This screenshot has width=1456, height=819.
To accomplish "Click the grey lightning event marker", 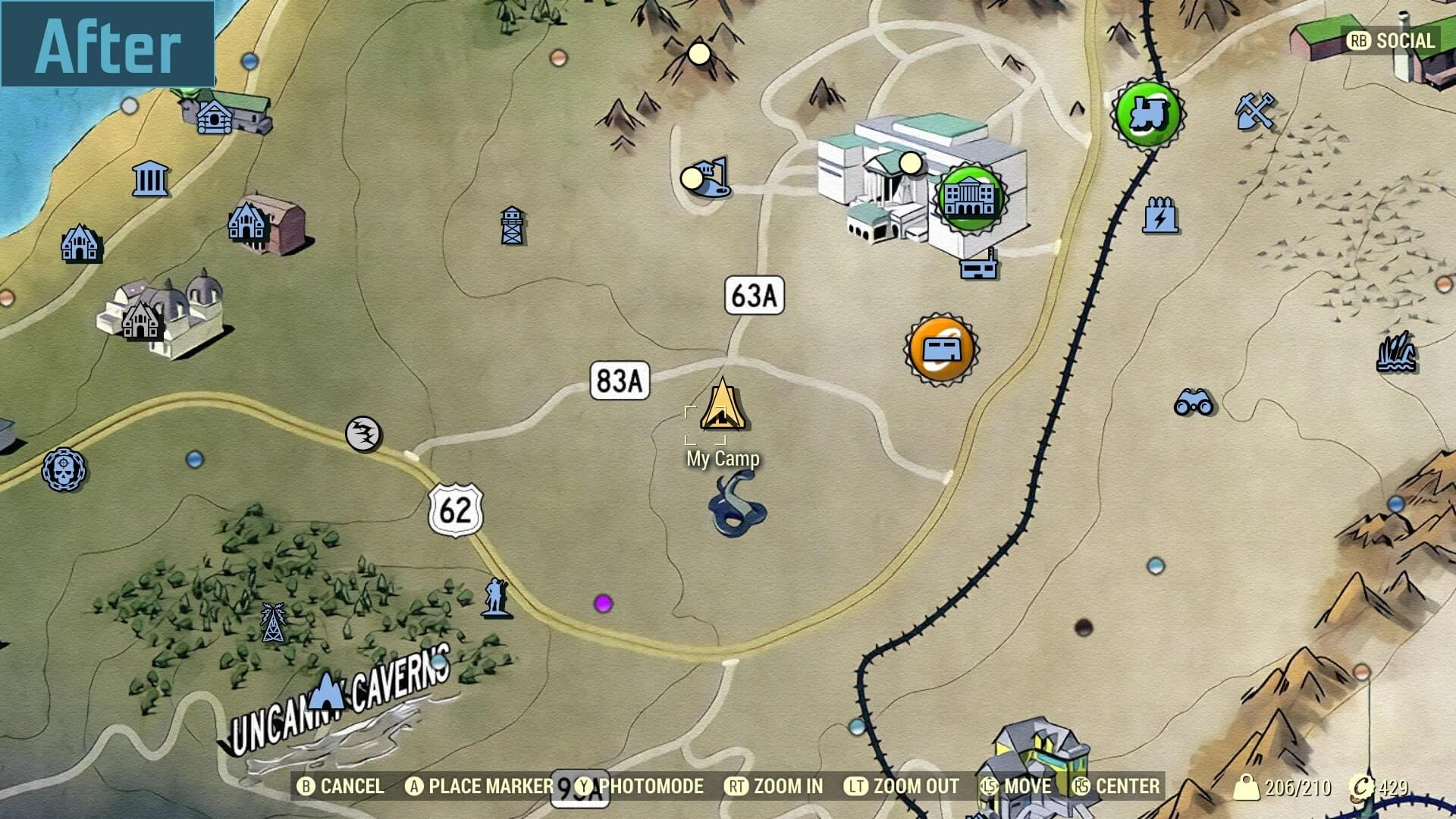I will tap(363, 434).
